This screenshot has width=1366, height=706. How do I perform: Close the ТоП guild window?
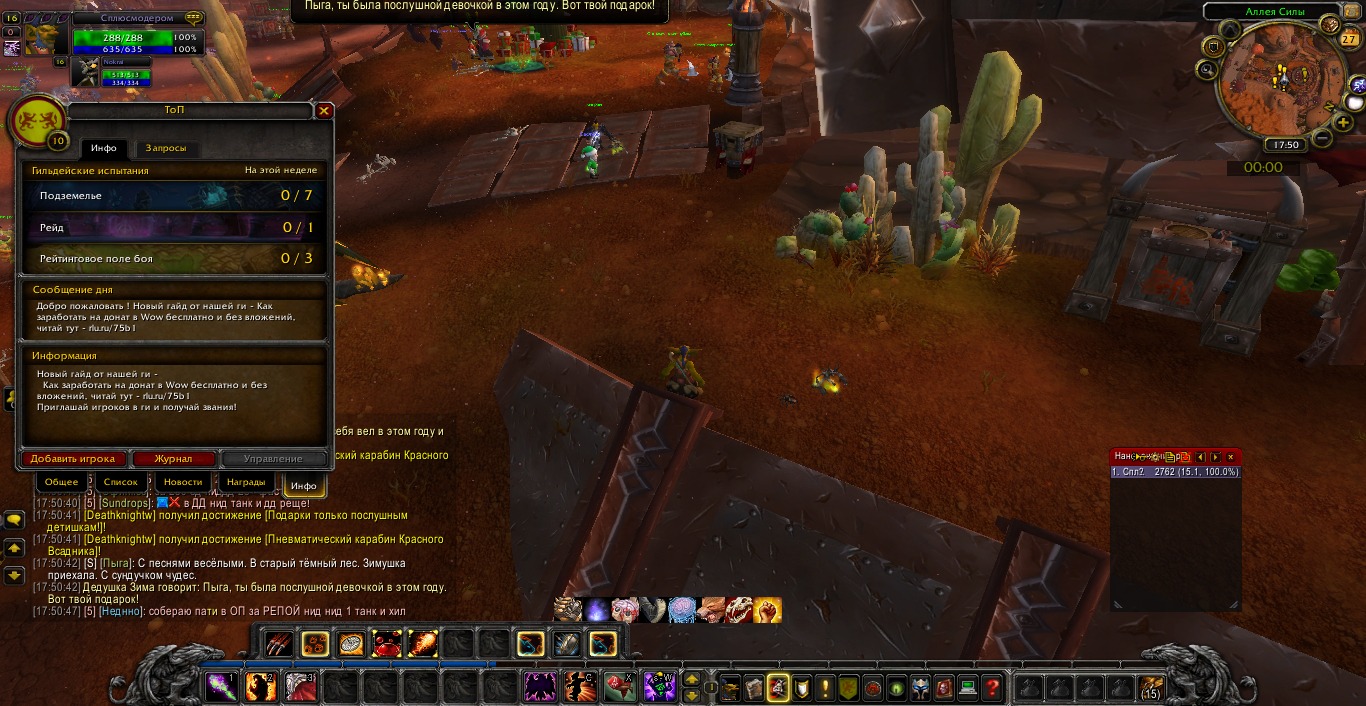tap(324, 111)
